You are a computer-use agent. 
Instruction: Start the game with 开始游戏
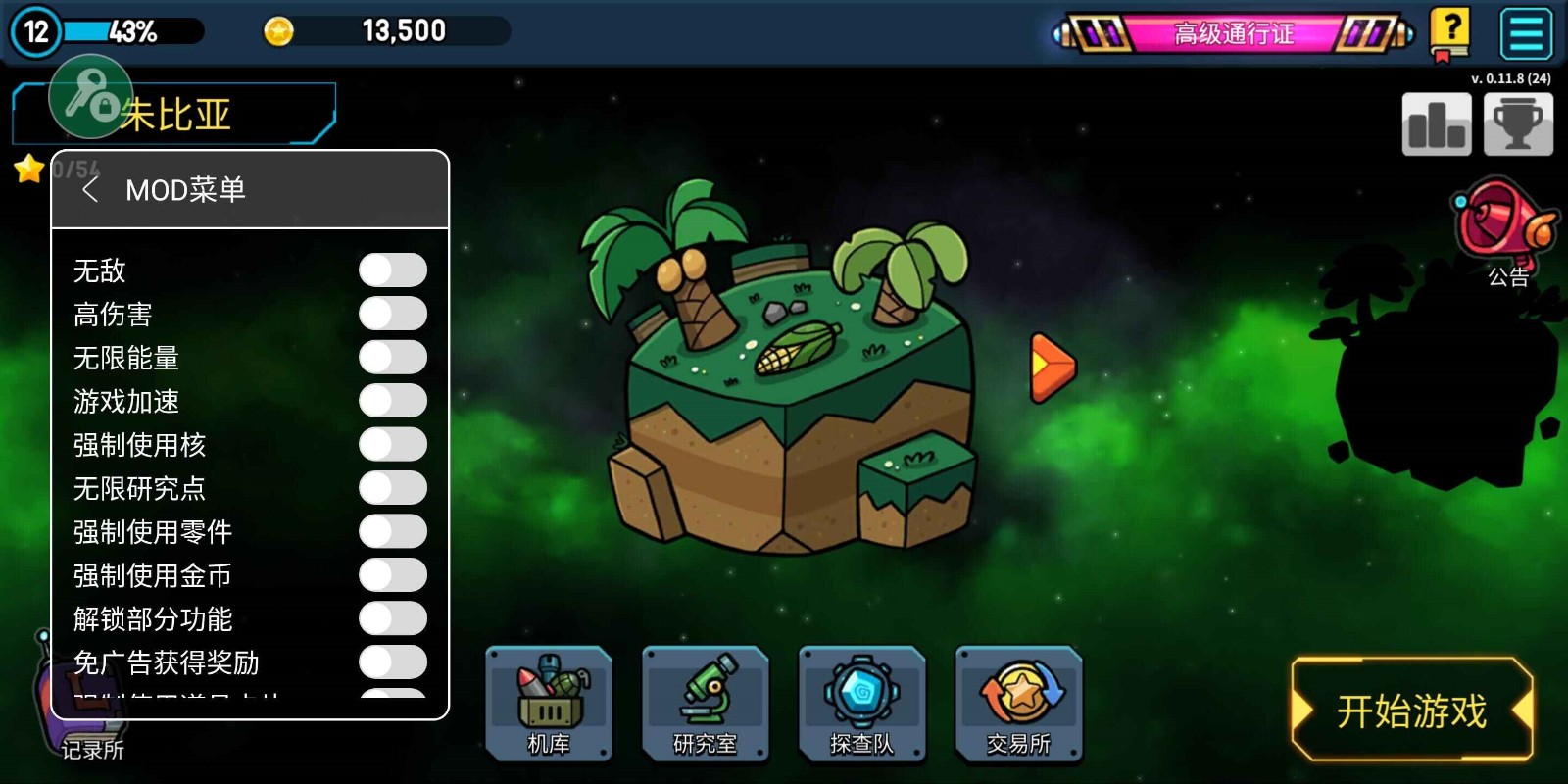[x=1411, y=710]
